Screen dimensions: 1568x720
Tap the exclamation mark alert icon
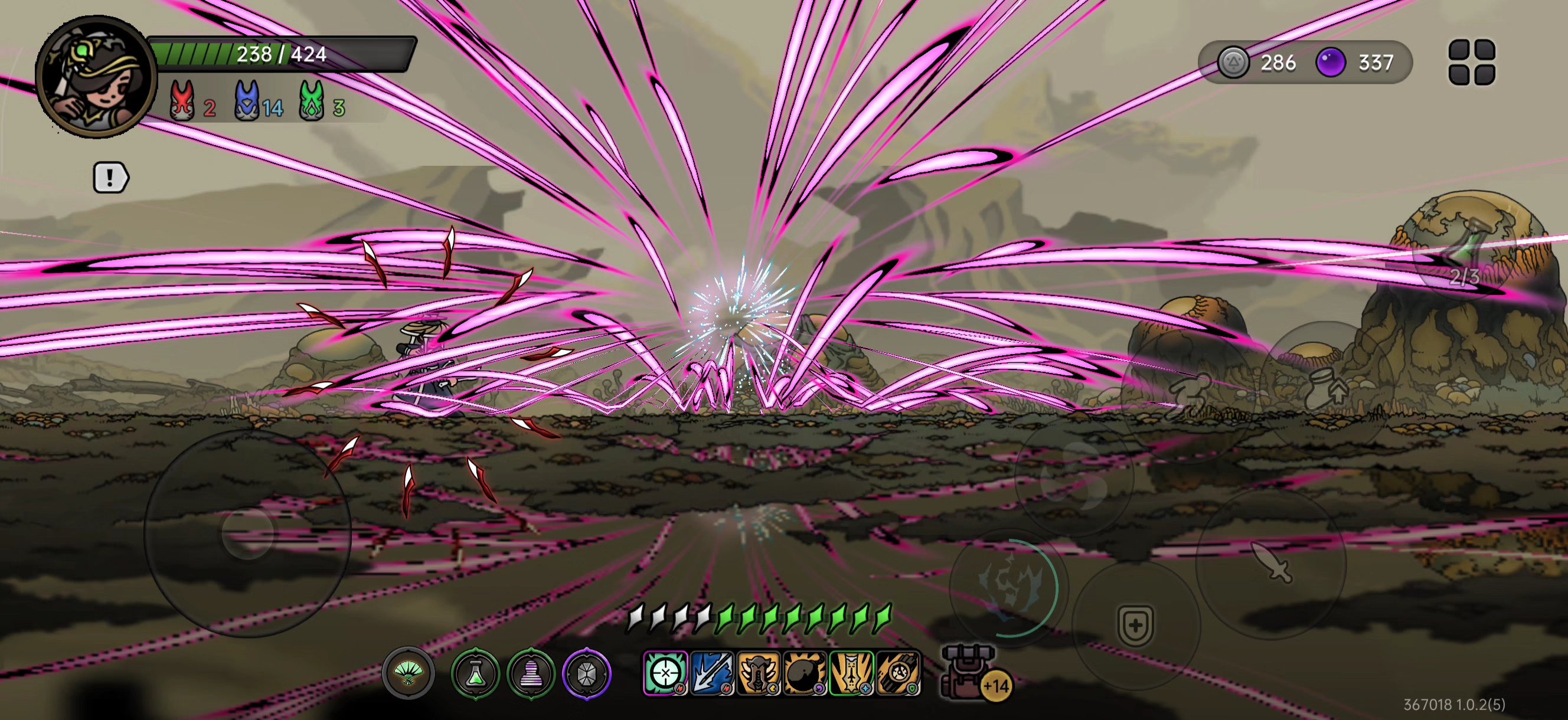click(x=110, y=178)
